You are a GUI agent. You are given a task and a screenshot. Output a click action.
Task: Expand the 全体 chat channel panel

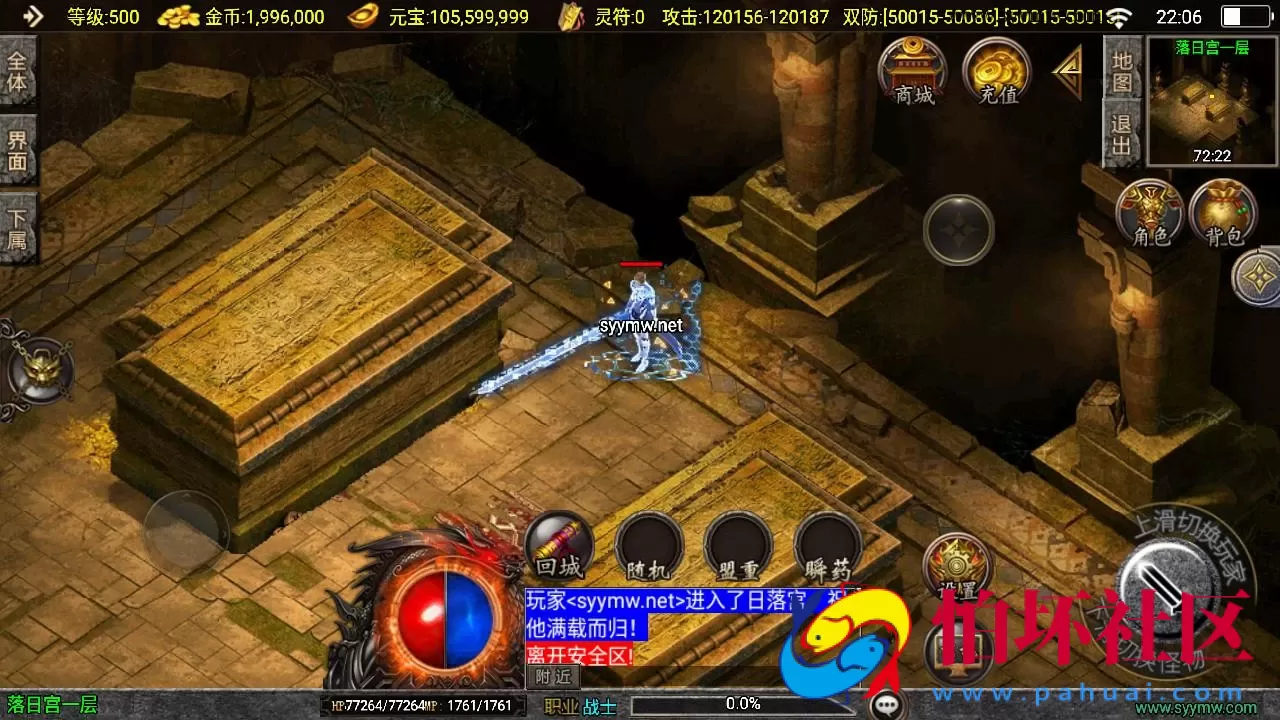(x=18, y=72)
